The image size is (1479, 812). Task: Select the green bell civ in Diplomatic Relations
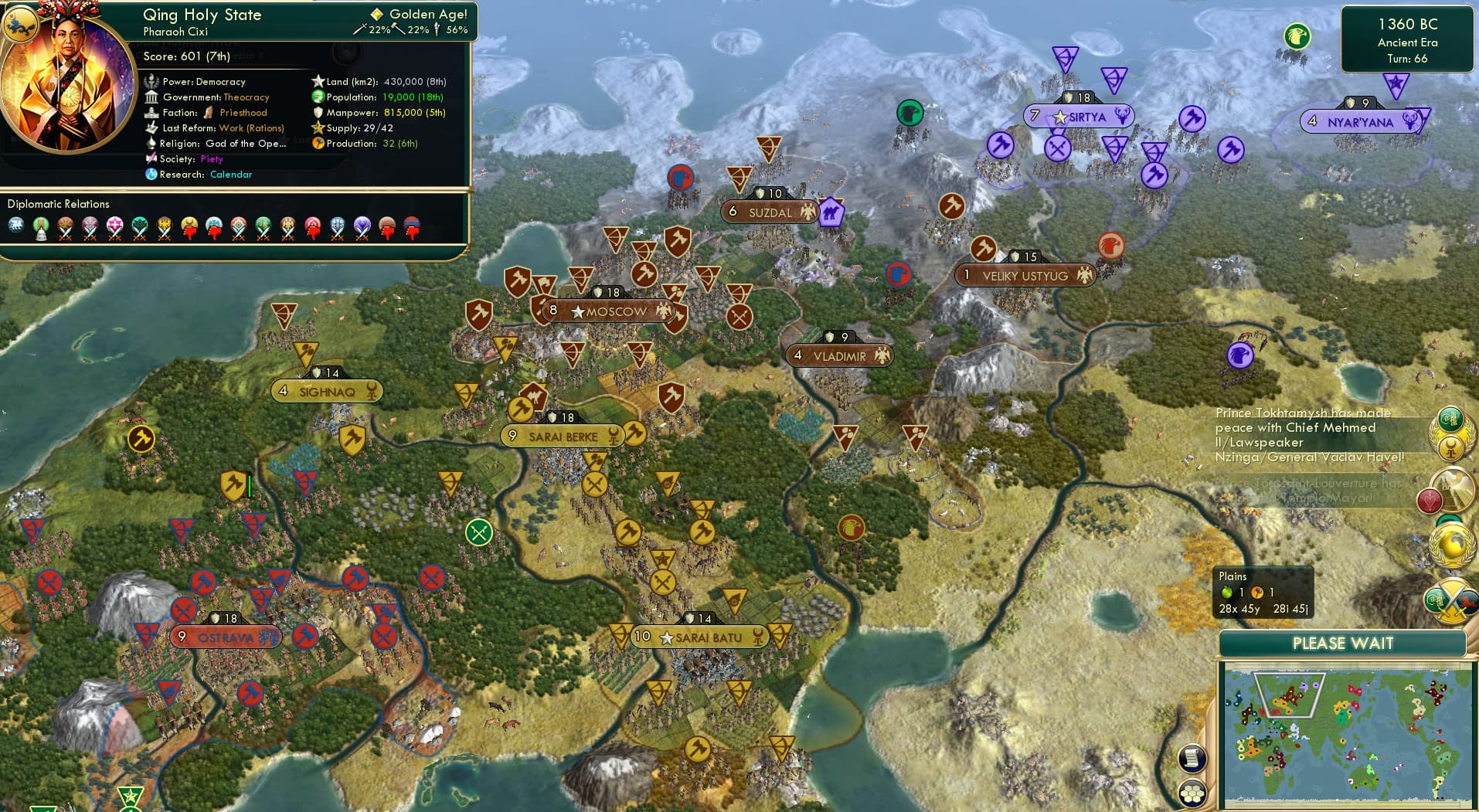[x=42, y=226]
